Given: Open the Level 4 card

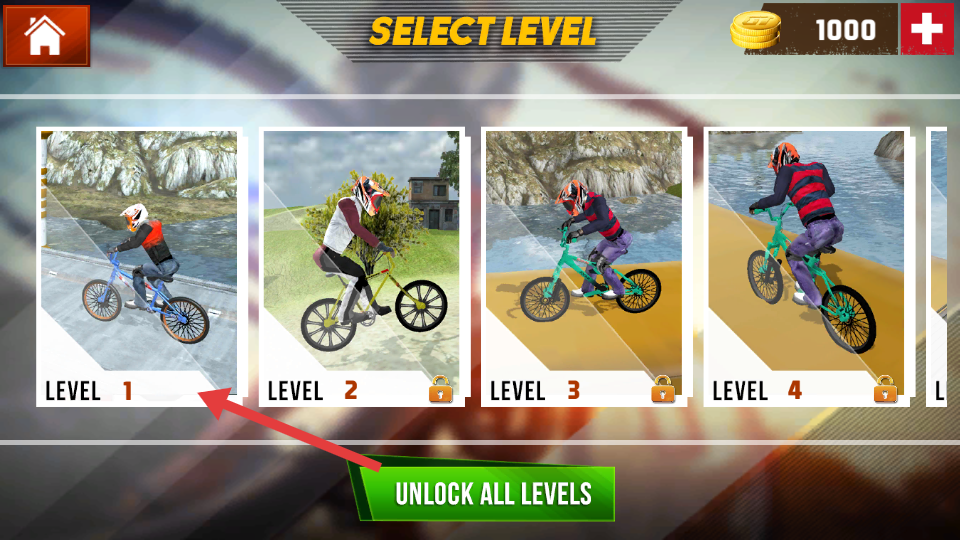Looking at the screenshot, I should click(x=805, y=266).
